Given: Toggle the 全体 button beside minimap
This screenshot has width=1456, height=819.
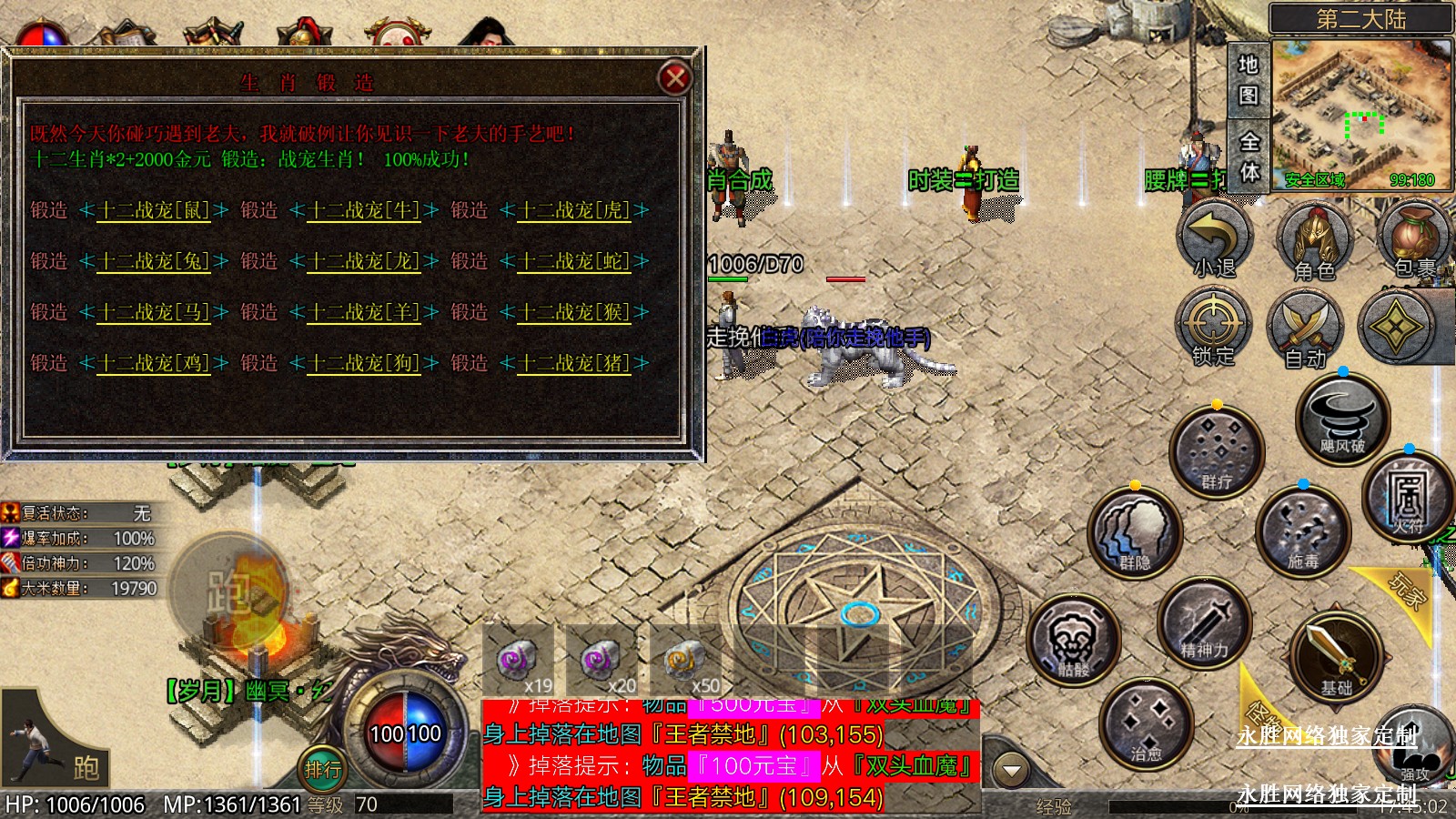Looking at the screenshot, I should click(1249, 157).
